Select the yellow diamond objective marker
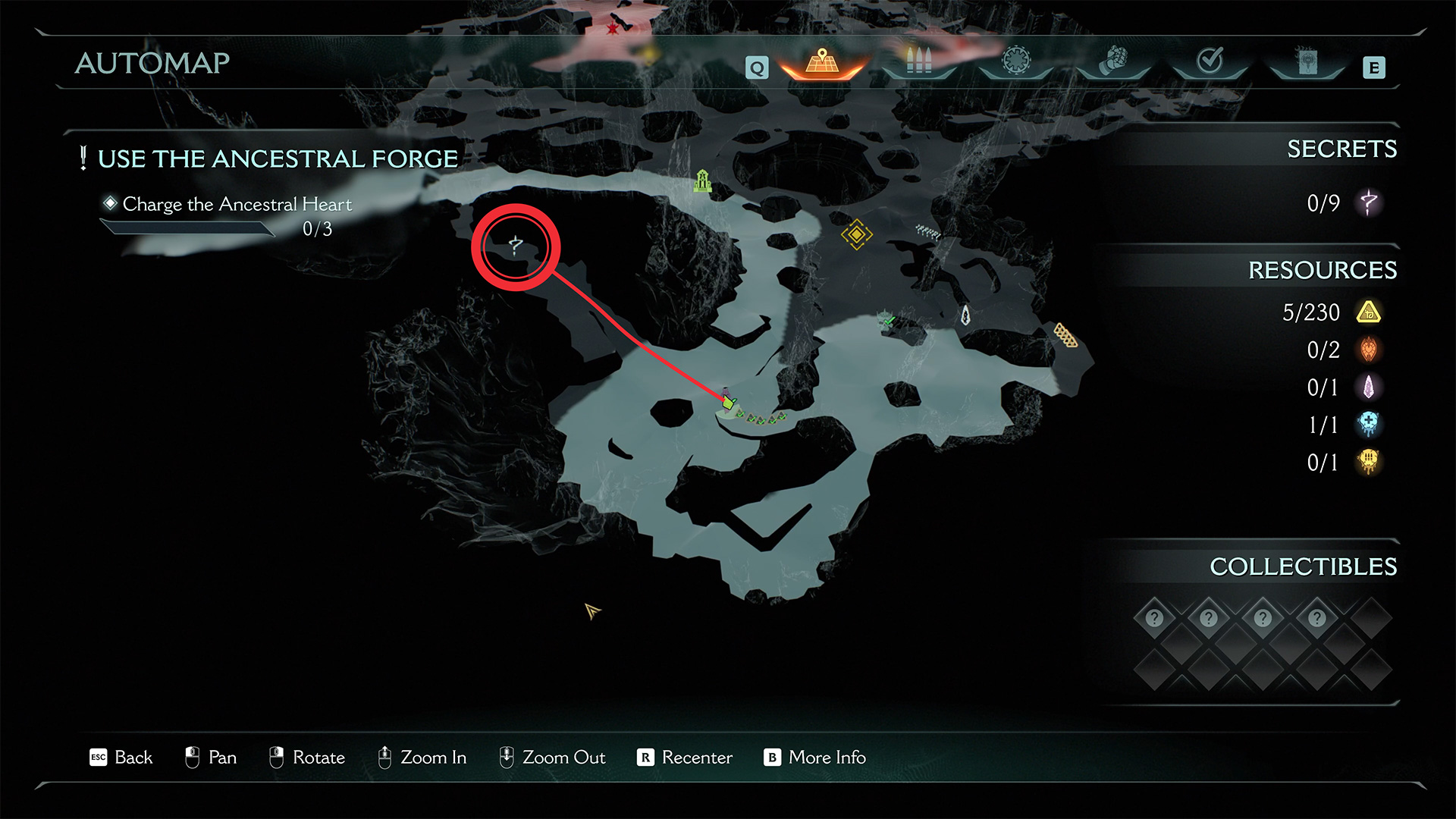 856,234
